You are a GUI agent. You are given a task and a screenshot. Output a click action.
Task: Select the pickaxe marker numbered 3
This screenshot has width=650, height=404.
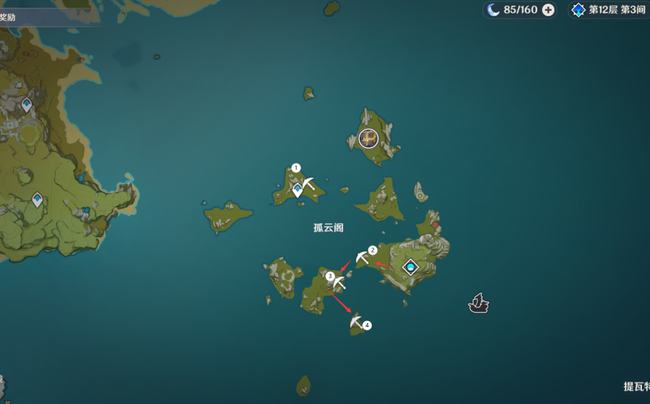[339, 283]
